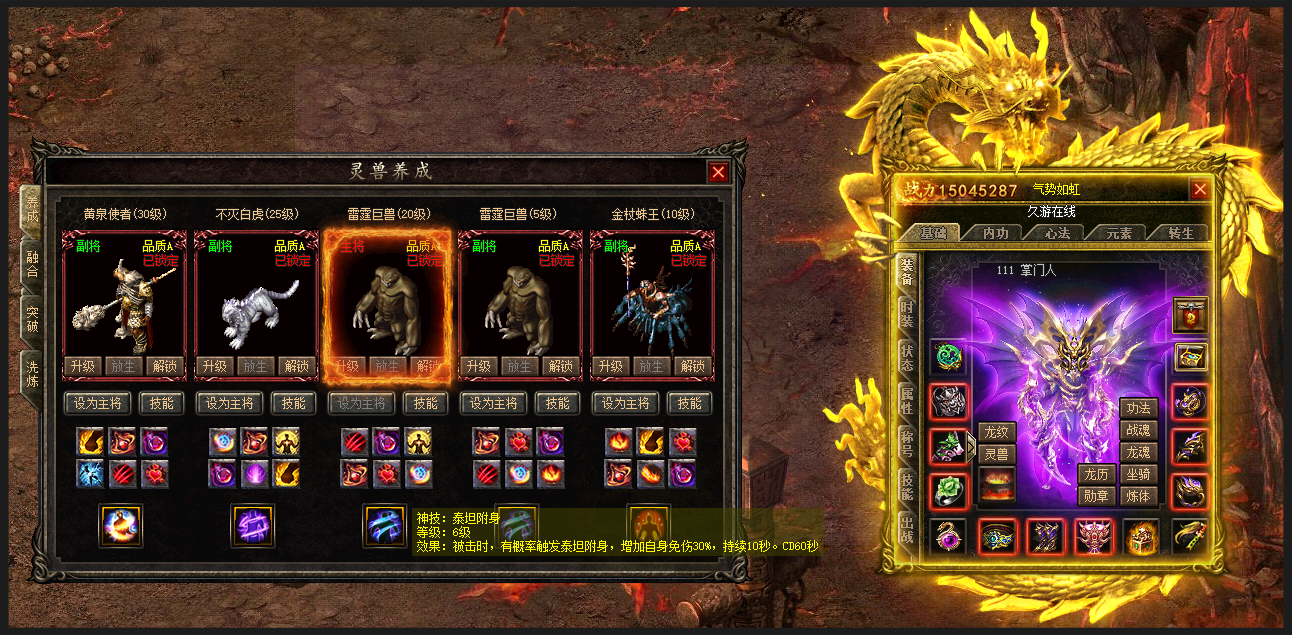Switch to the 内功 tab

coord(996,233)
